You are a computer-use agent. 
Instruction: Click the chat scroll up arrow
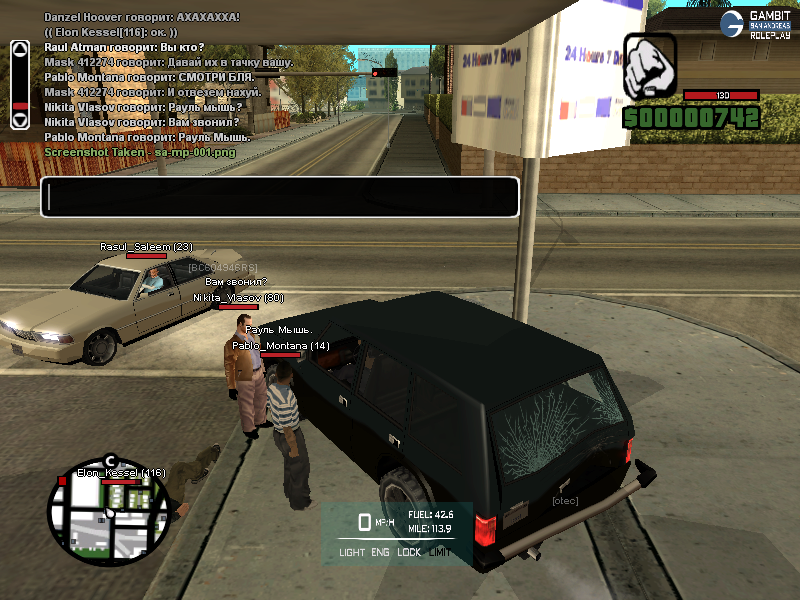19,48
